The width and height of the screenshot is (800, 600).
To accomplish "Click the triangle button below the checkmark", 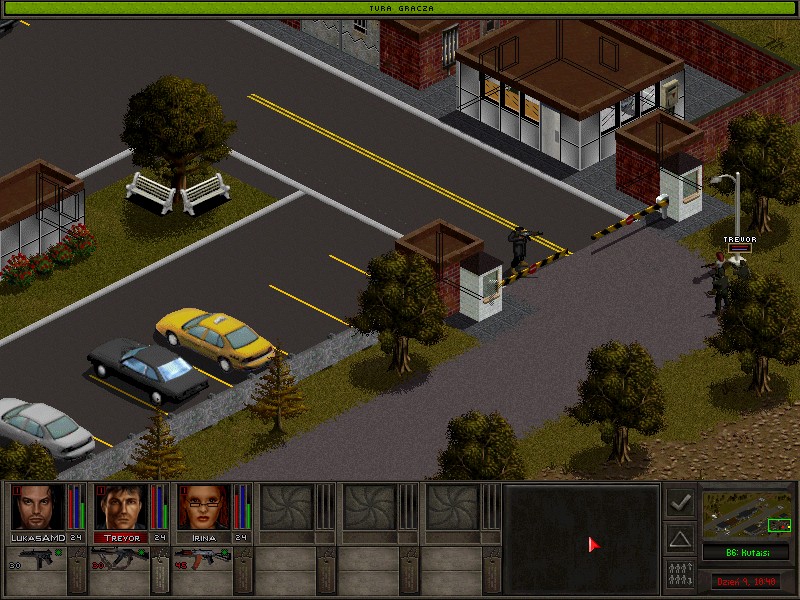I will coord(680,539).
